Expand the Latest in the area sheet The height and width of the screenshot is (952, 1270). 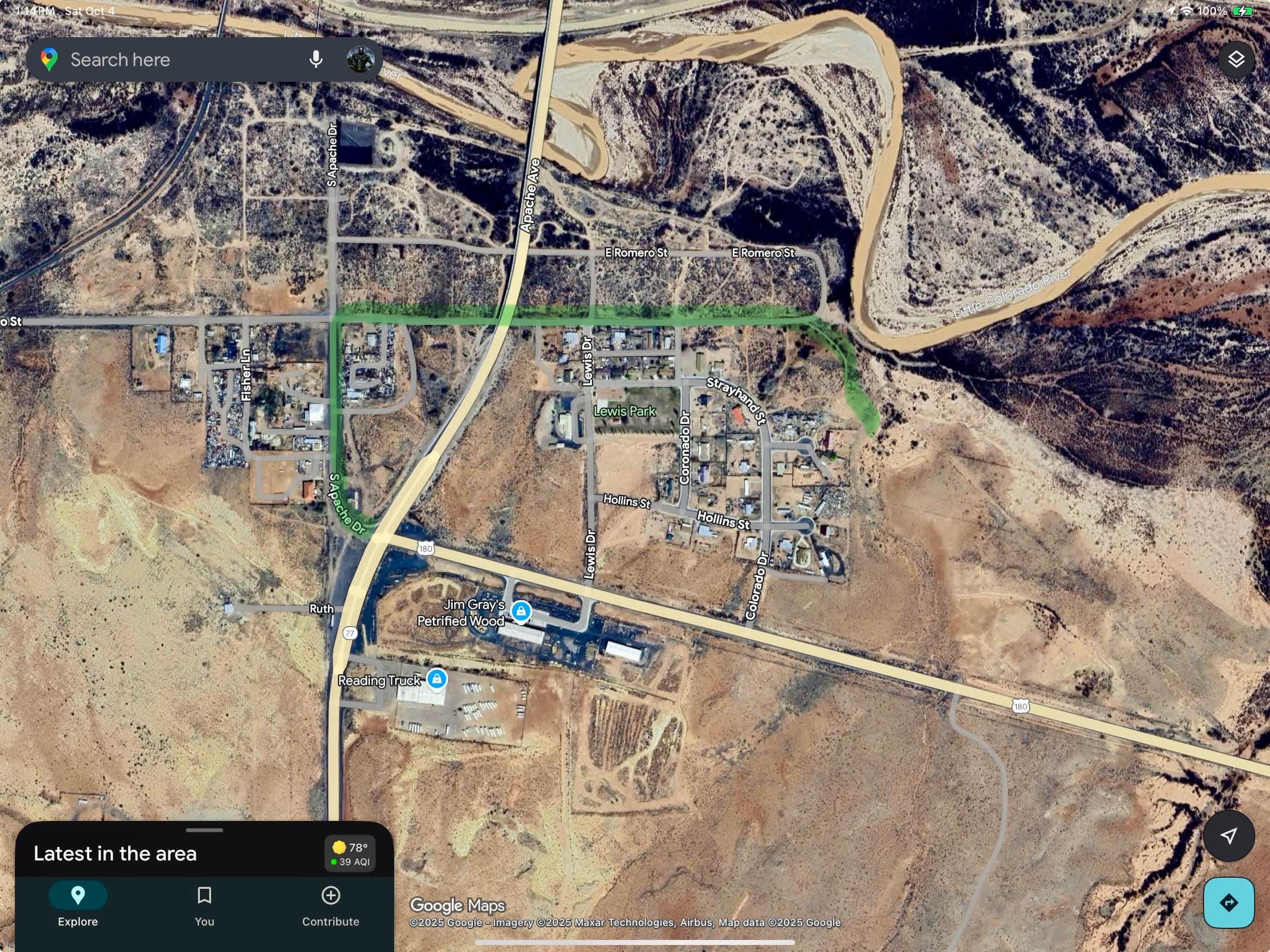[205, 829]
